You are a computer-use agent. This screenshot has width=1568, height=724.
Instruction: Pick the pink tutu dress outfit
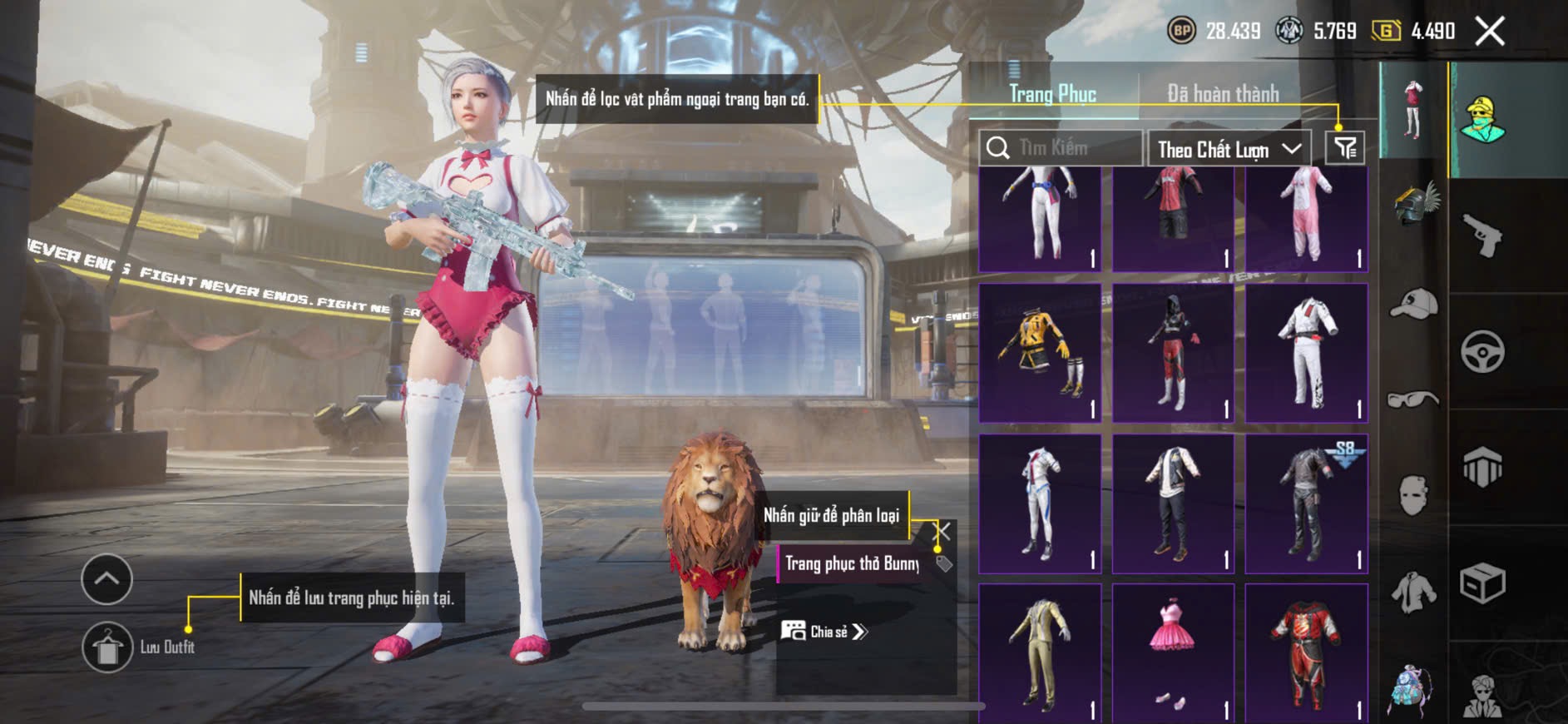click(1173, 652)
